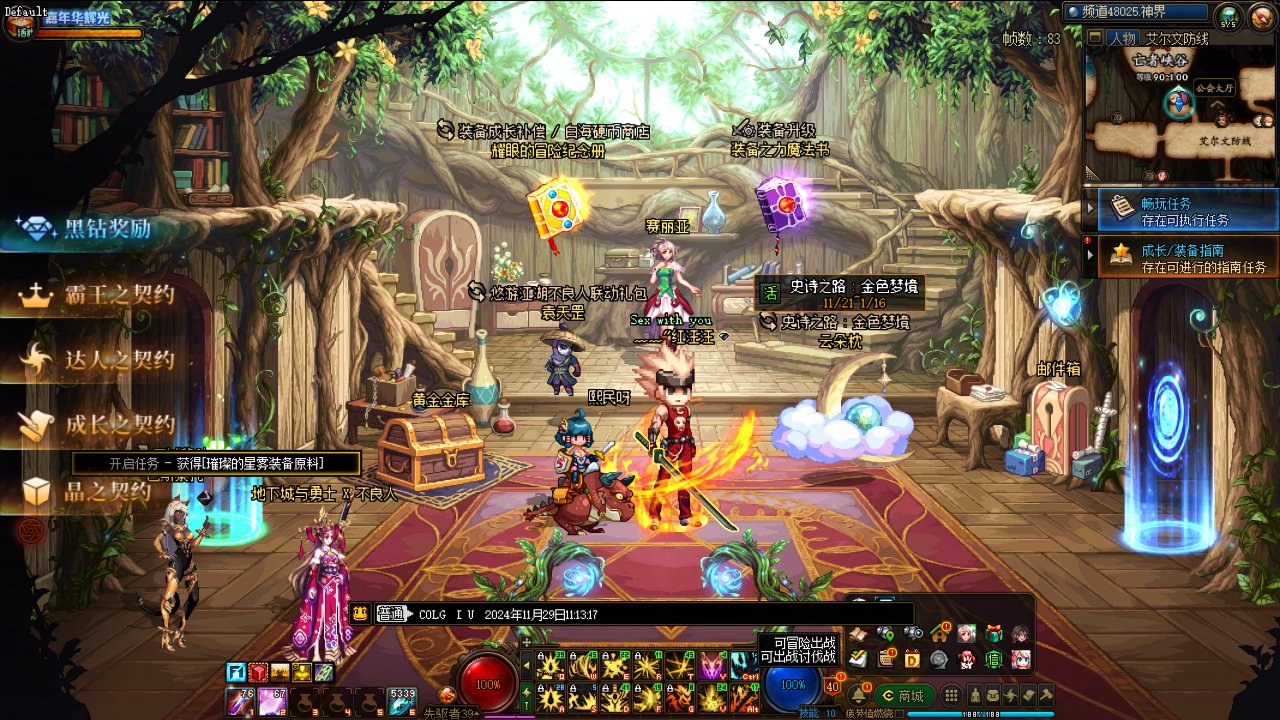Click the notification bell icon
The height and width of the screenshot is (720, 1280).
coord(858,695)
